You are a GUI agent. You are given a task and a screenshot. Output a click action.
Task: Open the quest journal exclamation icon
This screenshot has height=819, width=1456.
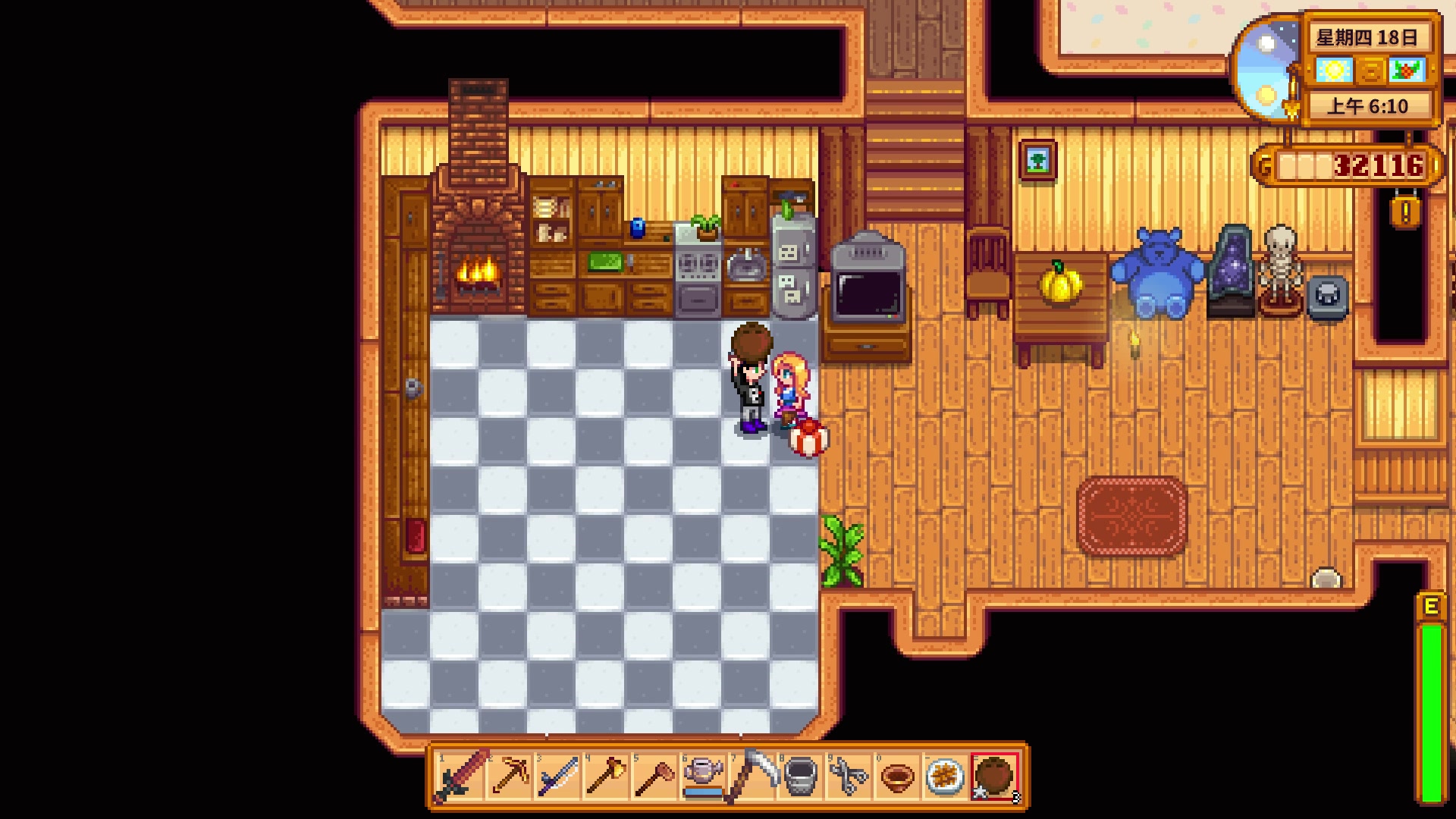pos(1405,212)
